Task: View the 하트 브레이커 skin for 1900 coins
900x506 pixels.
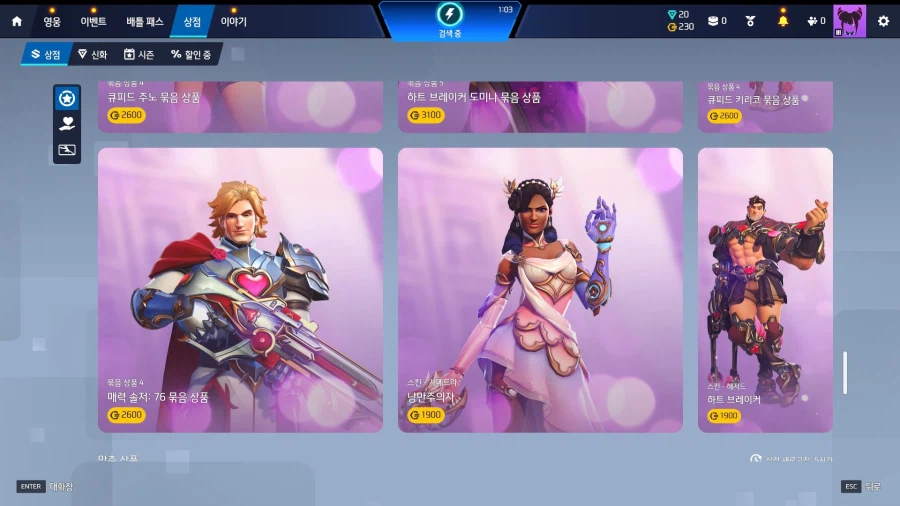Action: click(x=765, y=290)
